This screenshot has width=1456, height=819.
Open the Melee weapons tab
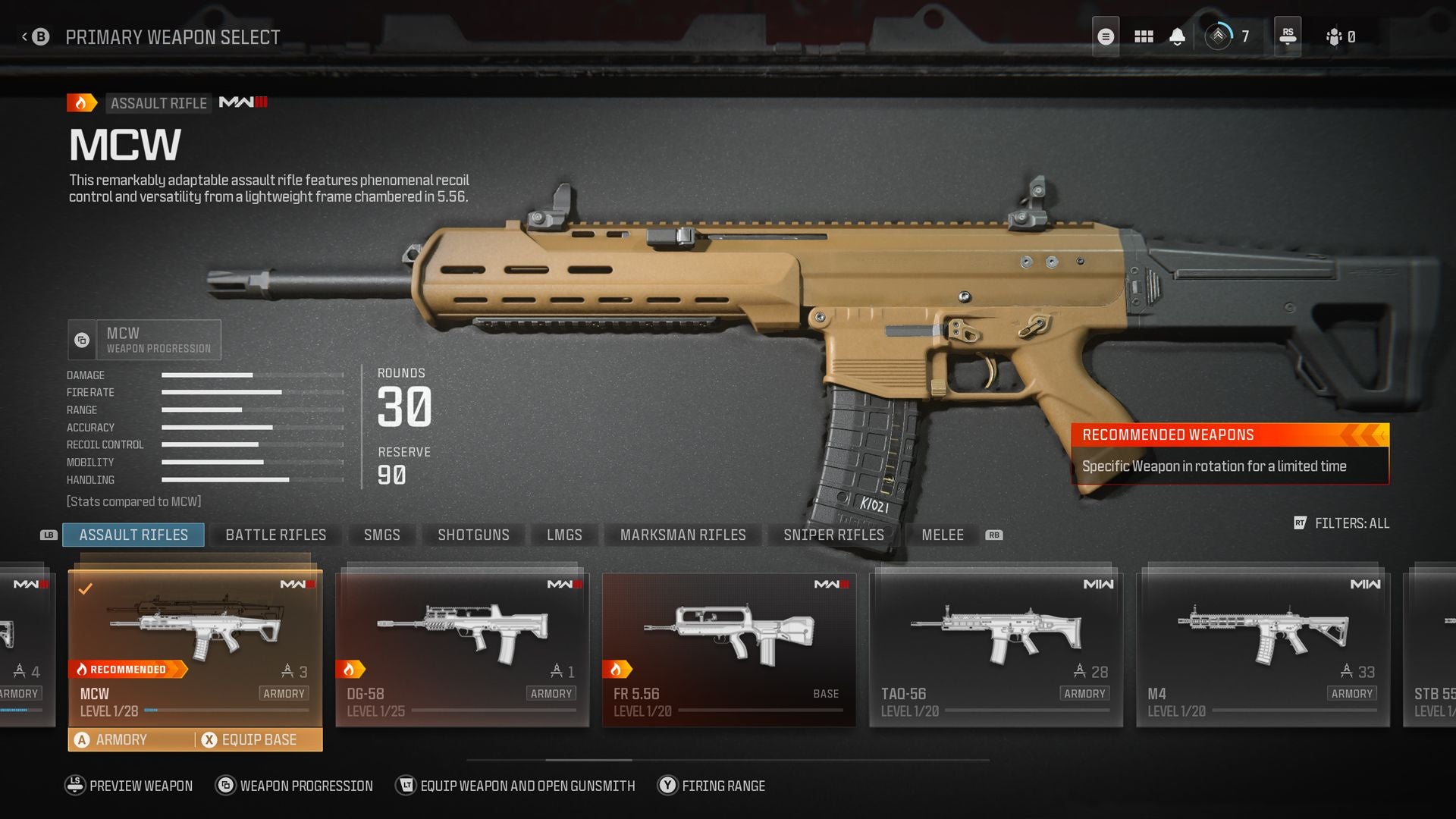(942, 535)
